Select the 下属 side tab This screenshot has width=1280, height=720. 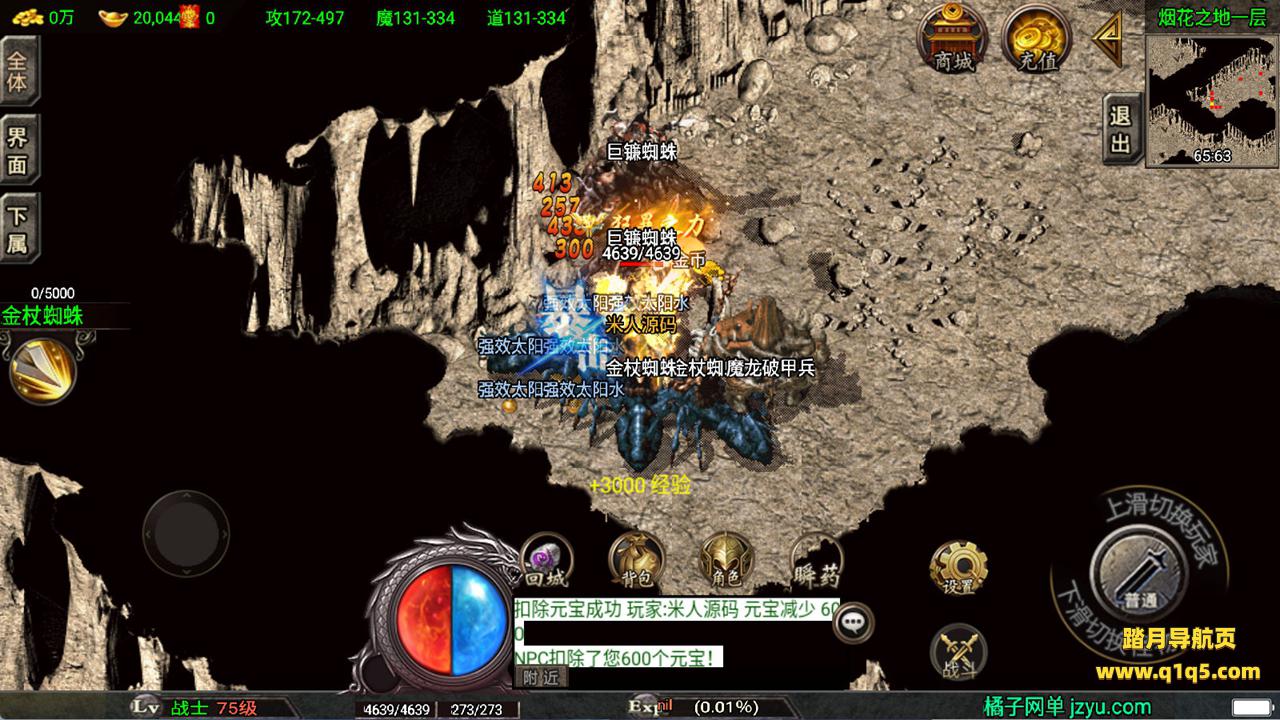pyautogui.click(x=18, y=230)
